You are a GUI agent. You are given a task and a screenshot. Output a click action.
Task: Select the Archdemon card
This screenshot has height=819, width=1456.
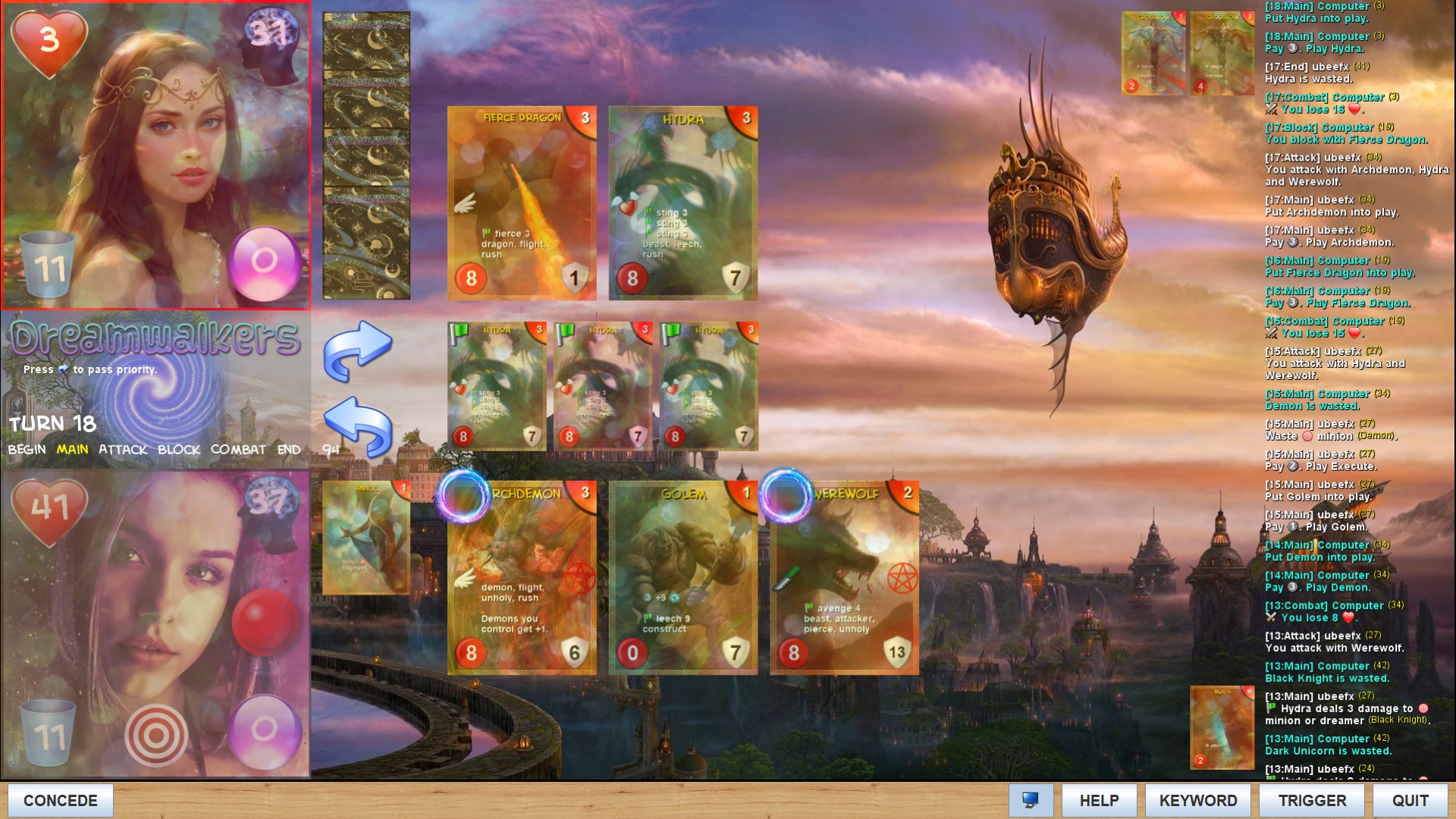pos(522,578)
